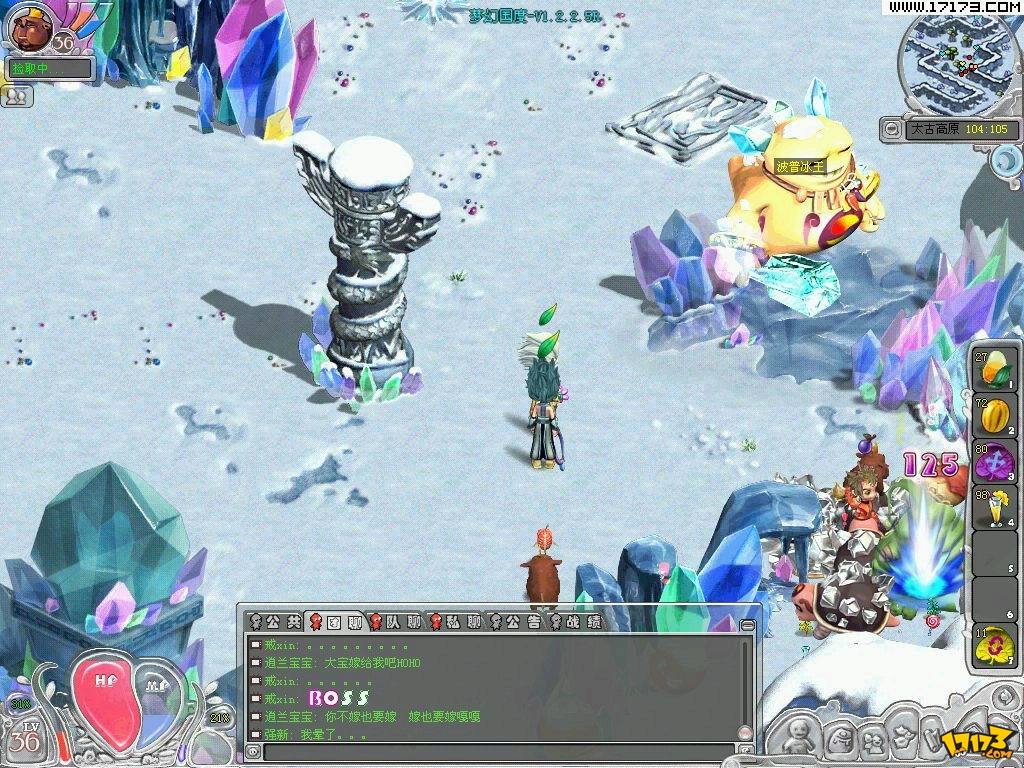The width and height of the screenshot is (1024, 768).
Task: Use the mango item in hotbar slot 1
Action: pyautogui.click(x=994, y=369)
